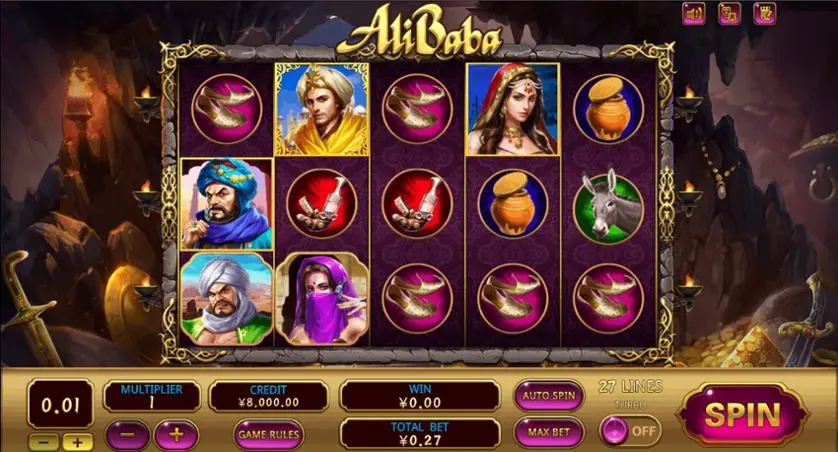838x452 pixels.
Task: Start Auto Spin
Action: [x=549, y=395]
